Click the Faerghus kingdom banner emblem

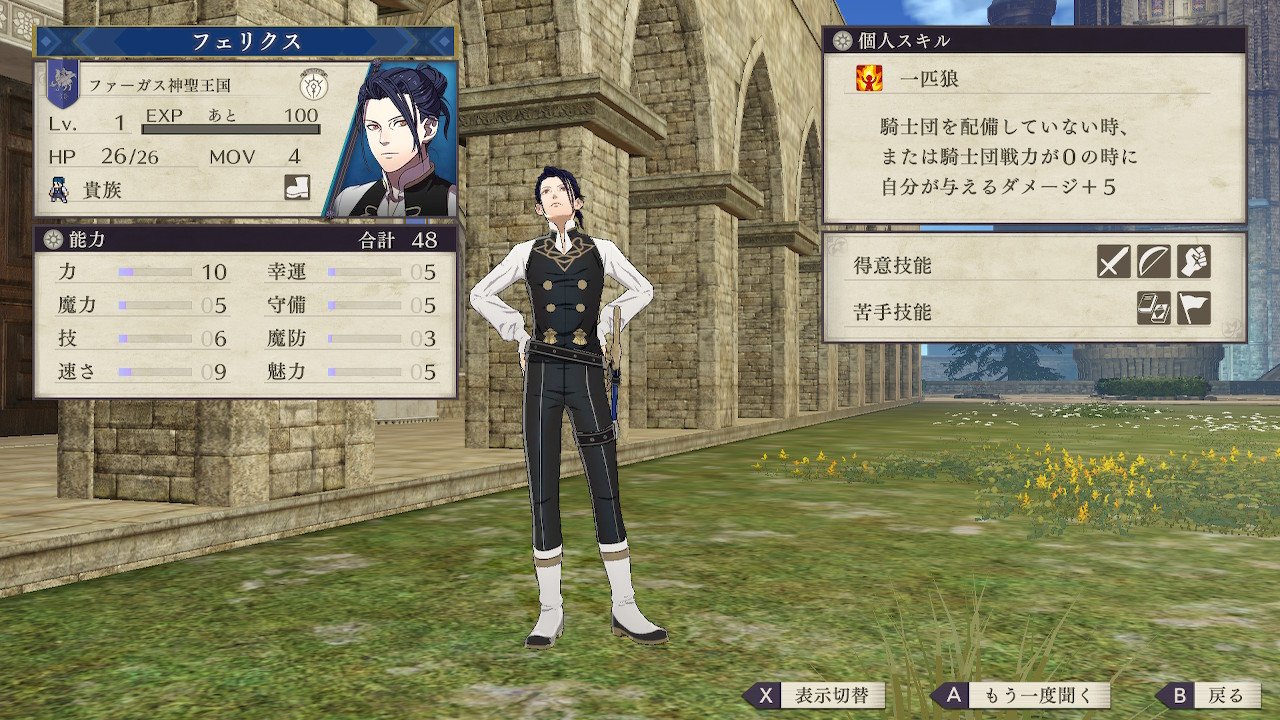point(62,86)
